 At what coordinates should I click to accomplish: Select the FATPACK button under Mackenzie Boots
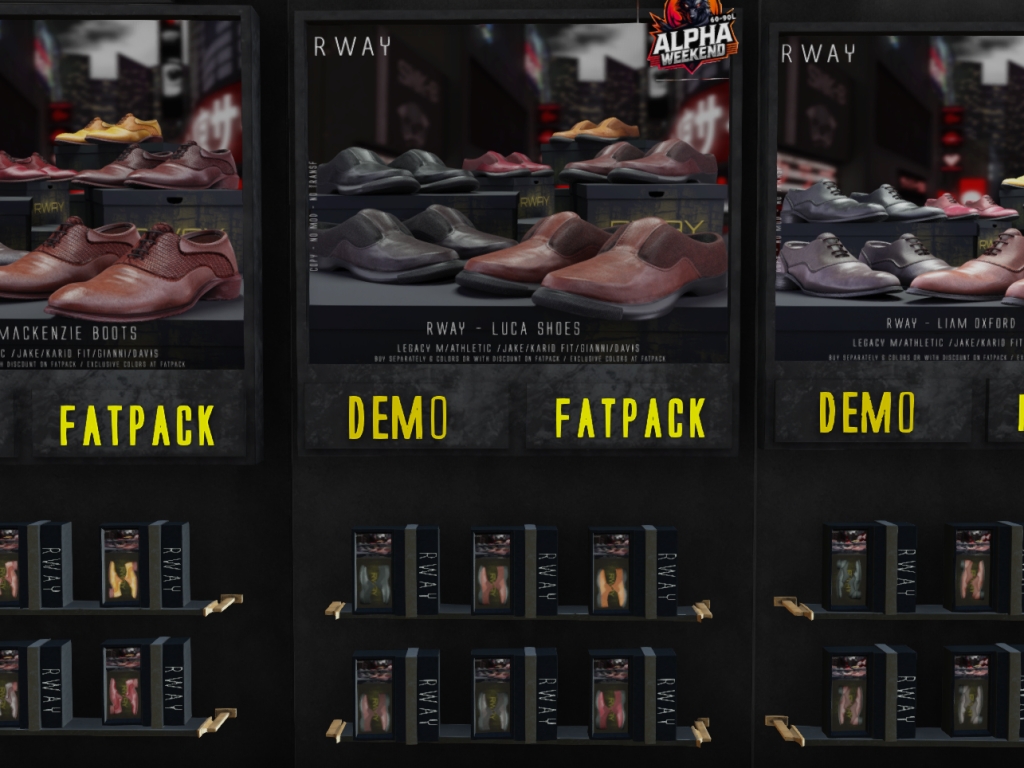click(x=137, y=425)
